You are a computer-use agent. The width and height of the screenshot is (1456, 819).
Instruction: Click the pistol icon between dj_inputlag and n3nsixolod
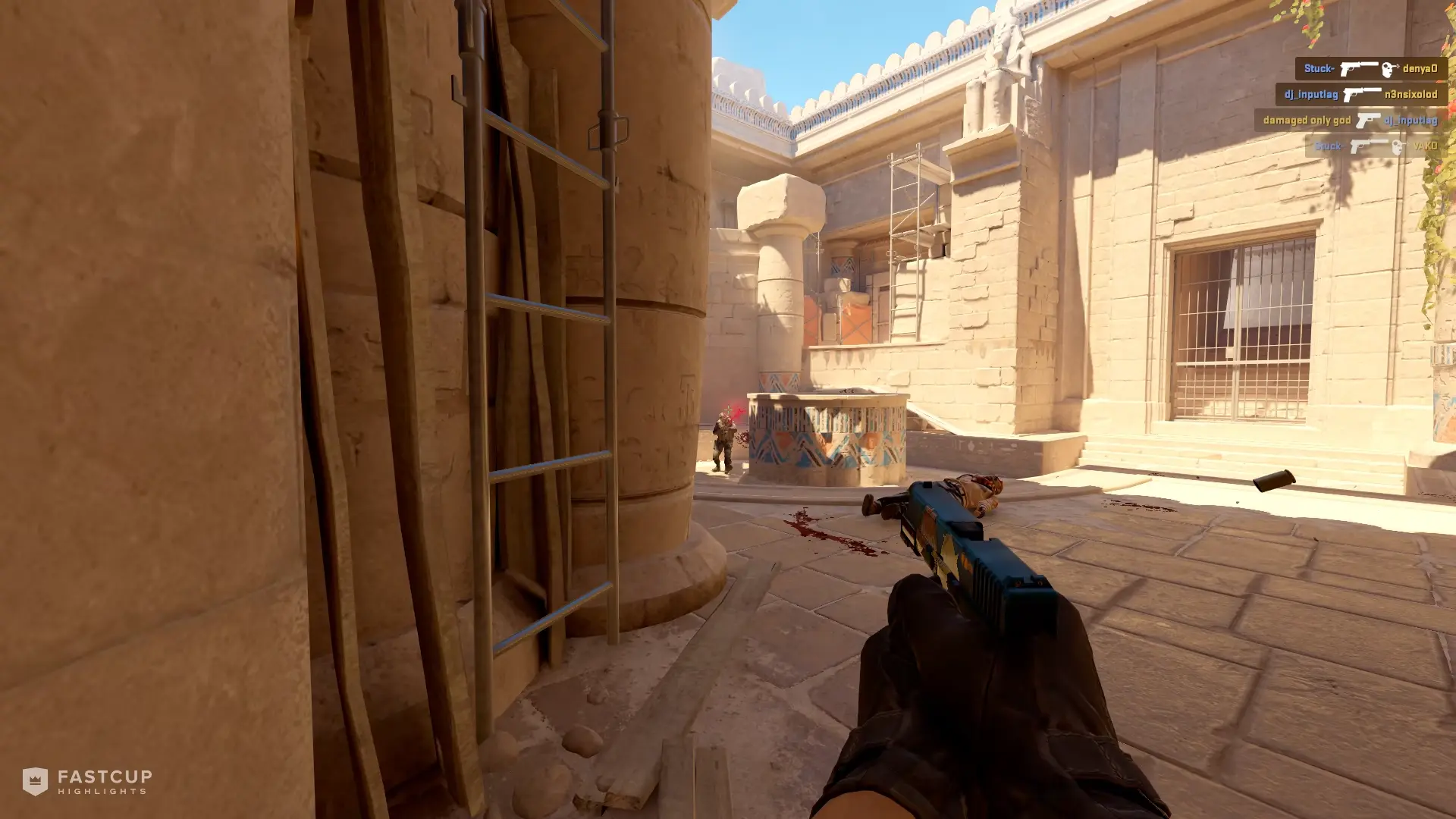tap(1362, 96)
